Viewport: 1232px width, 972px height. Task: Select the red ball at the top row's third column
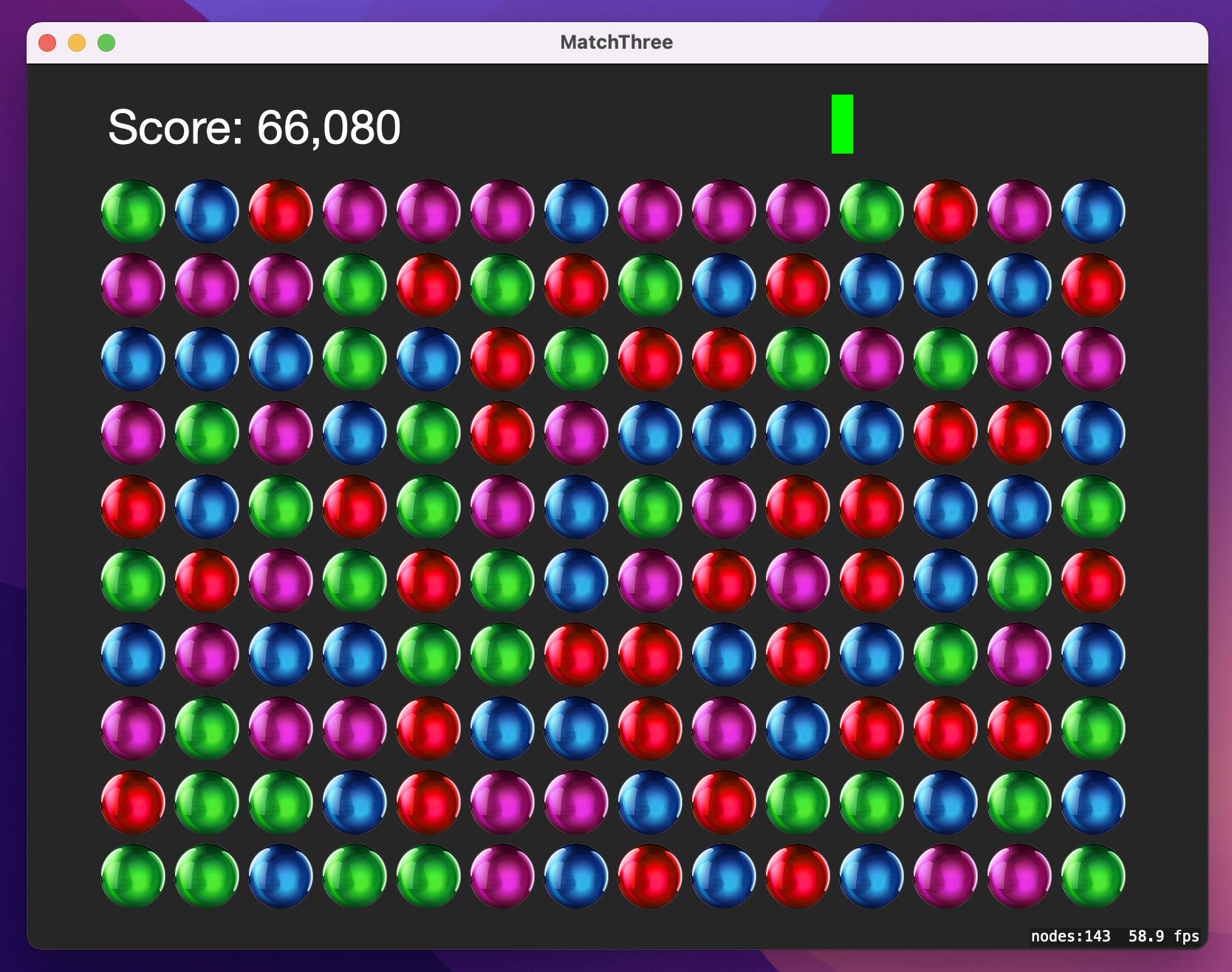click(x=281, y=211)
